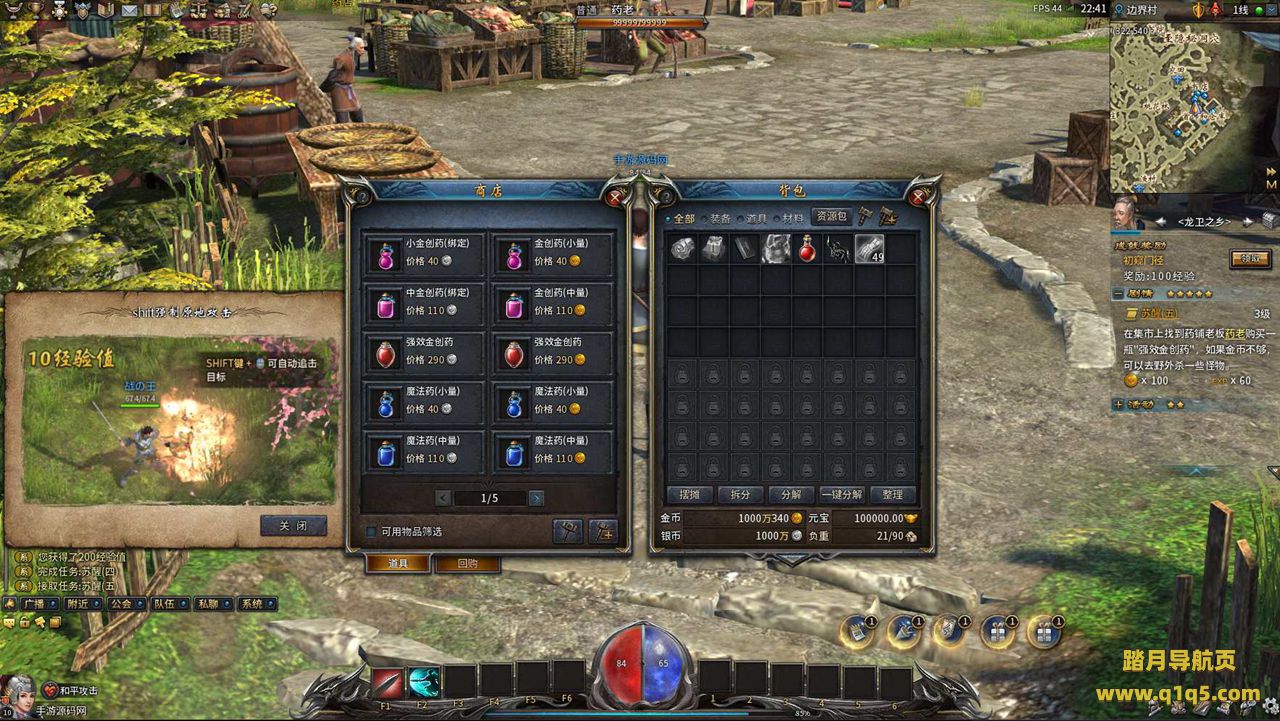Viewport: 1280px width, 721px height.
Task: Click the 一键分解 button
Action: [842, 495]
